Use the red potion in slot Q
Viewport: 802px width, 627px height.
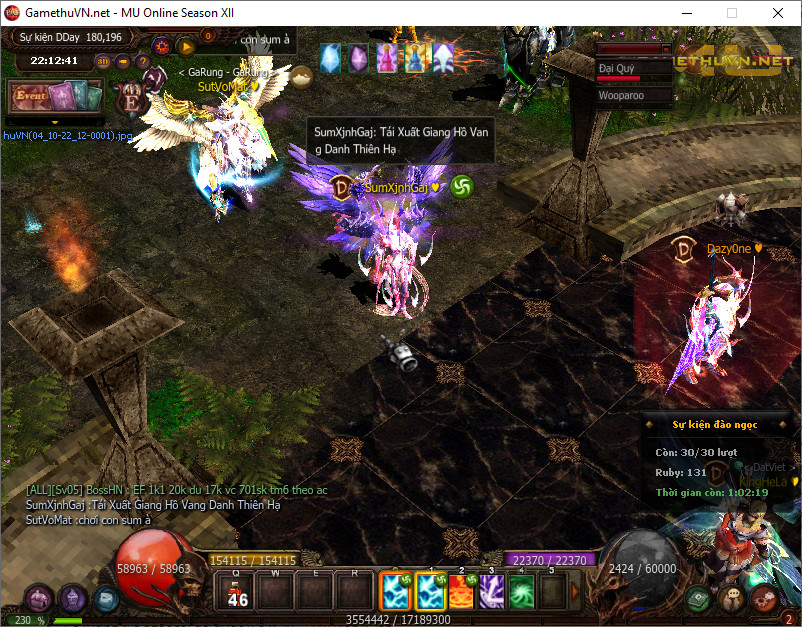(x=238, y=591)
